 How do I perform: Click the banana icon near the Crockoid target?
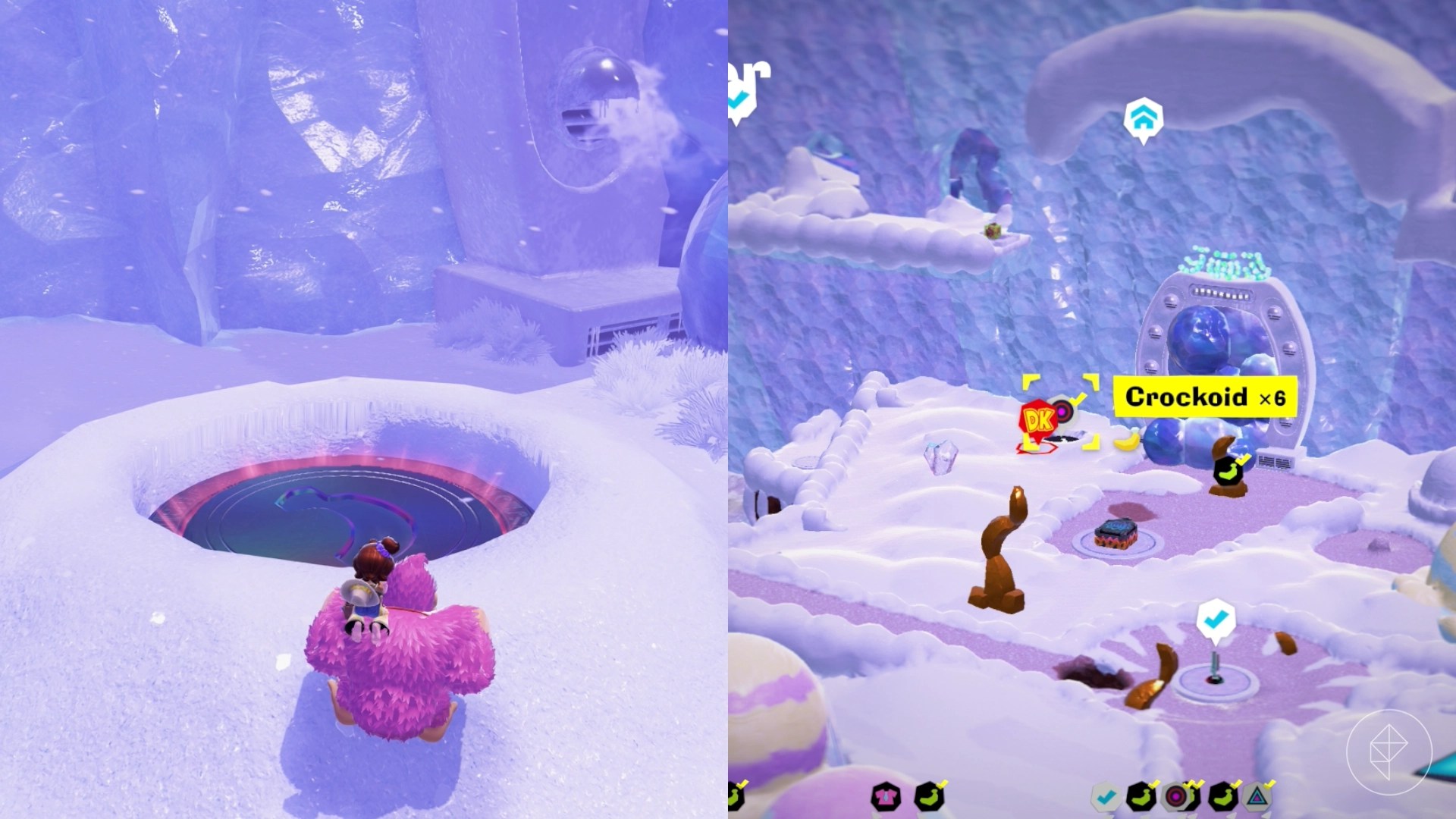[x=1126, y=442]
